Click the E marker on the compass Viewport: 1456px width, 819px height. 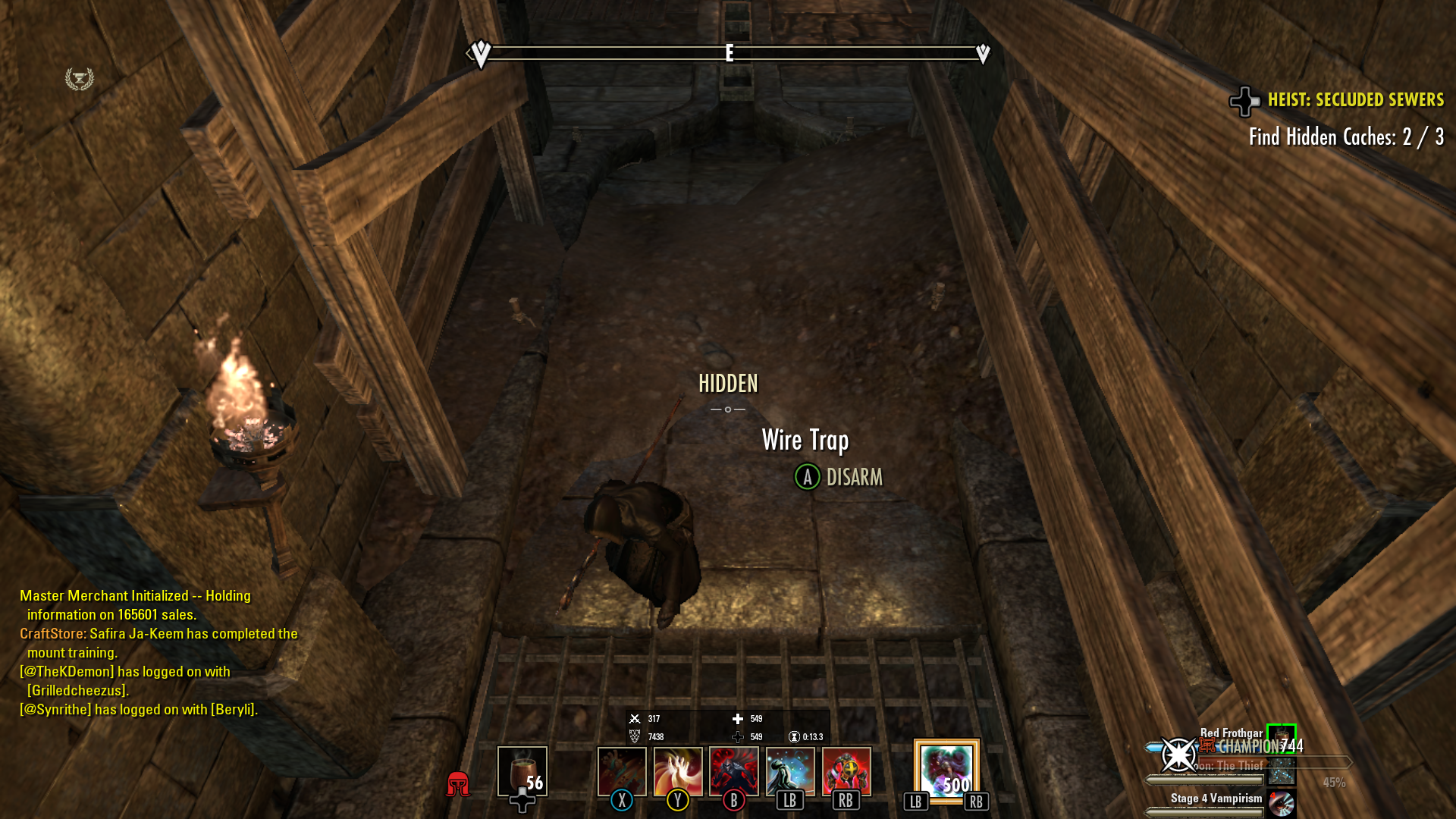click(x=729, y=52)
